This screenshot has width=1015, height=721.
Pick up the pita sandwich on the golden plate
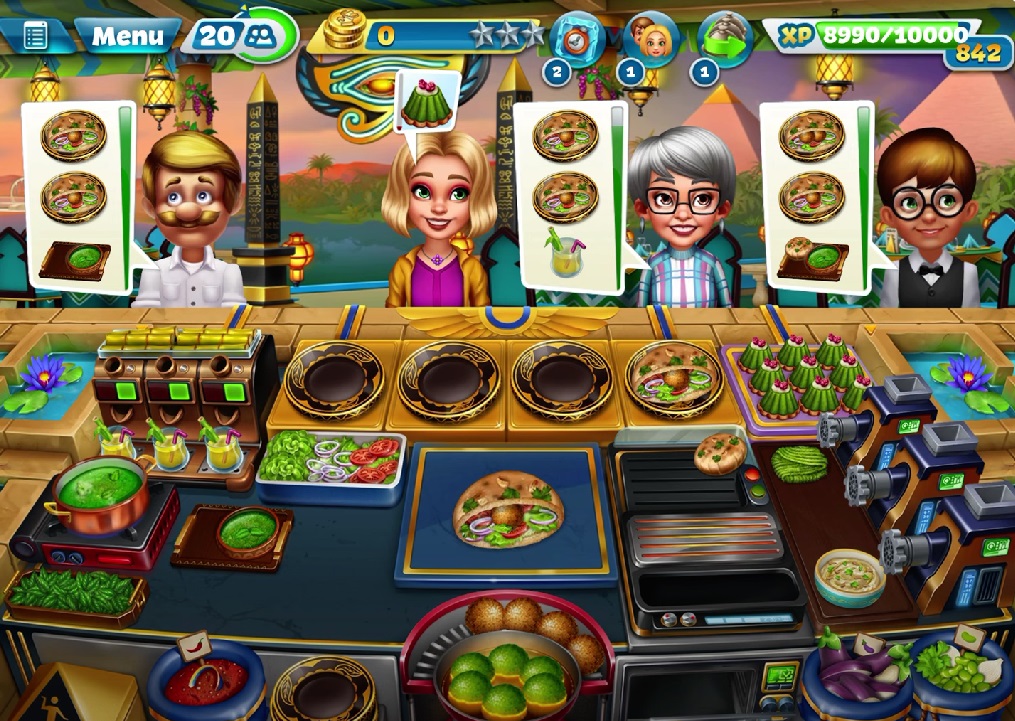(673, 376)
